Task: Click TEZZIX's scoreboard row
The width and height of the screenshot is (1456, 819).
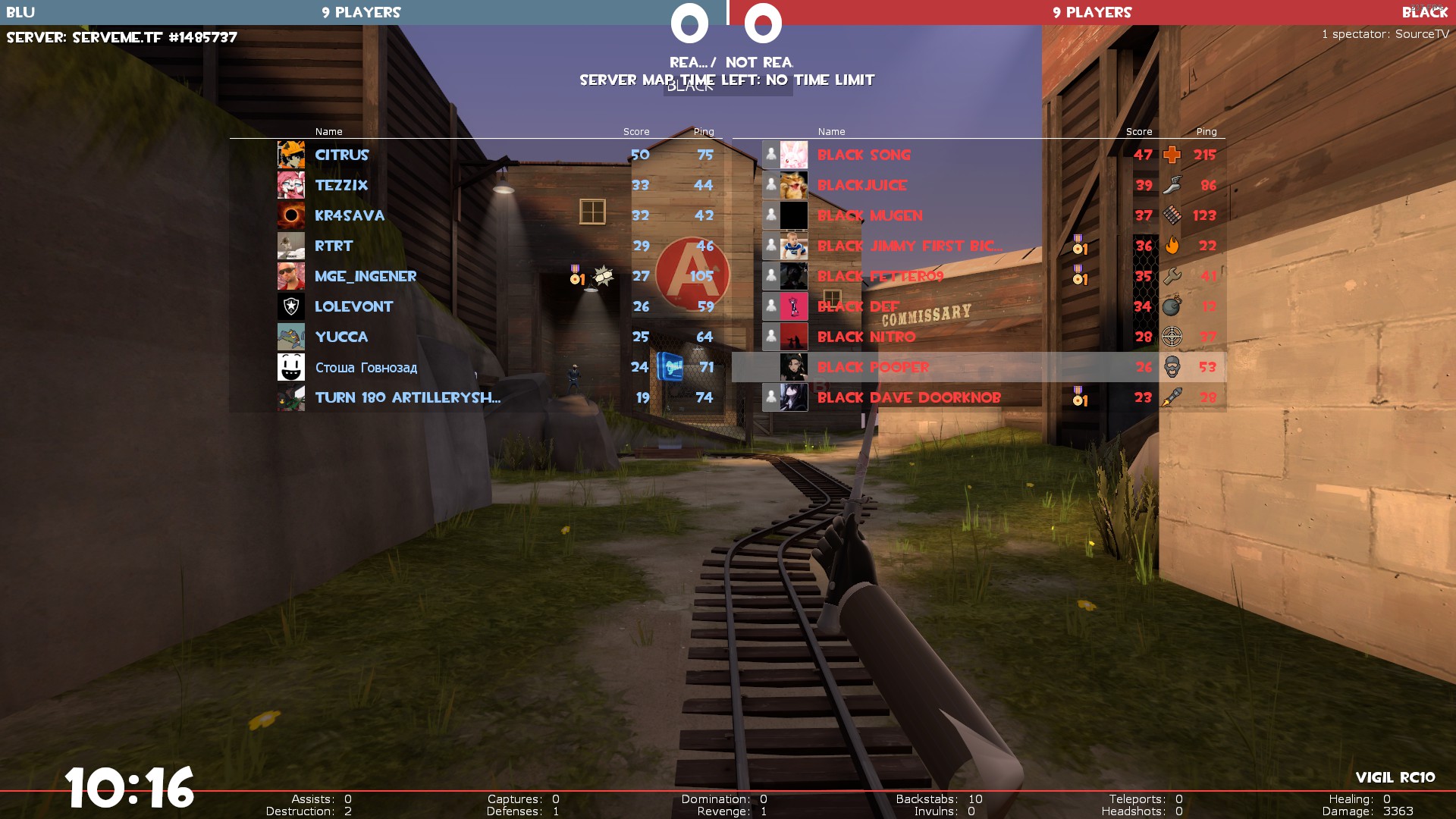Action: tap(341, 185)
